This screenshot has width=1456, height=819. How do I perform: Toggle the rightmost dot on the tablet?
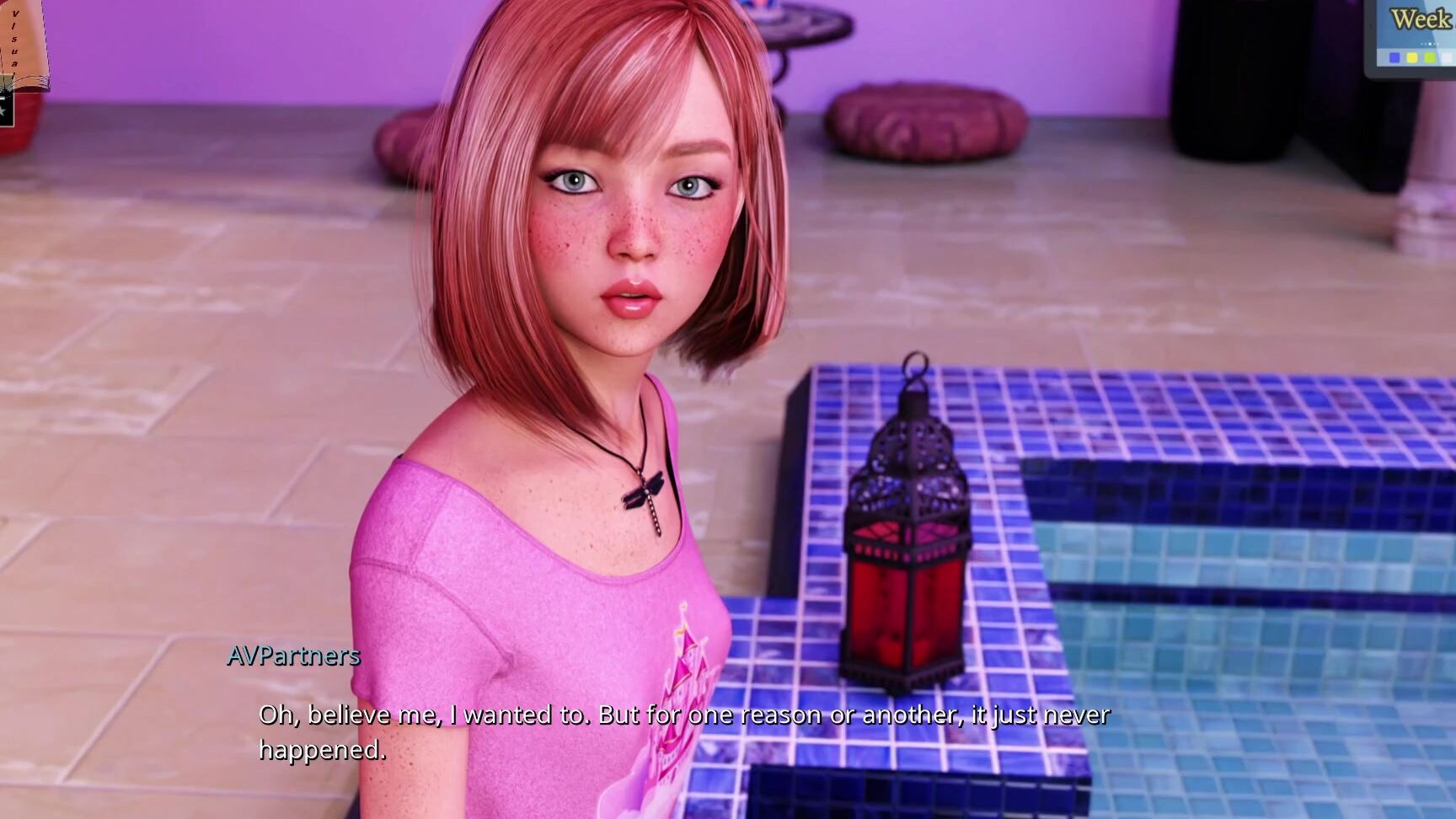(1438, 44)
